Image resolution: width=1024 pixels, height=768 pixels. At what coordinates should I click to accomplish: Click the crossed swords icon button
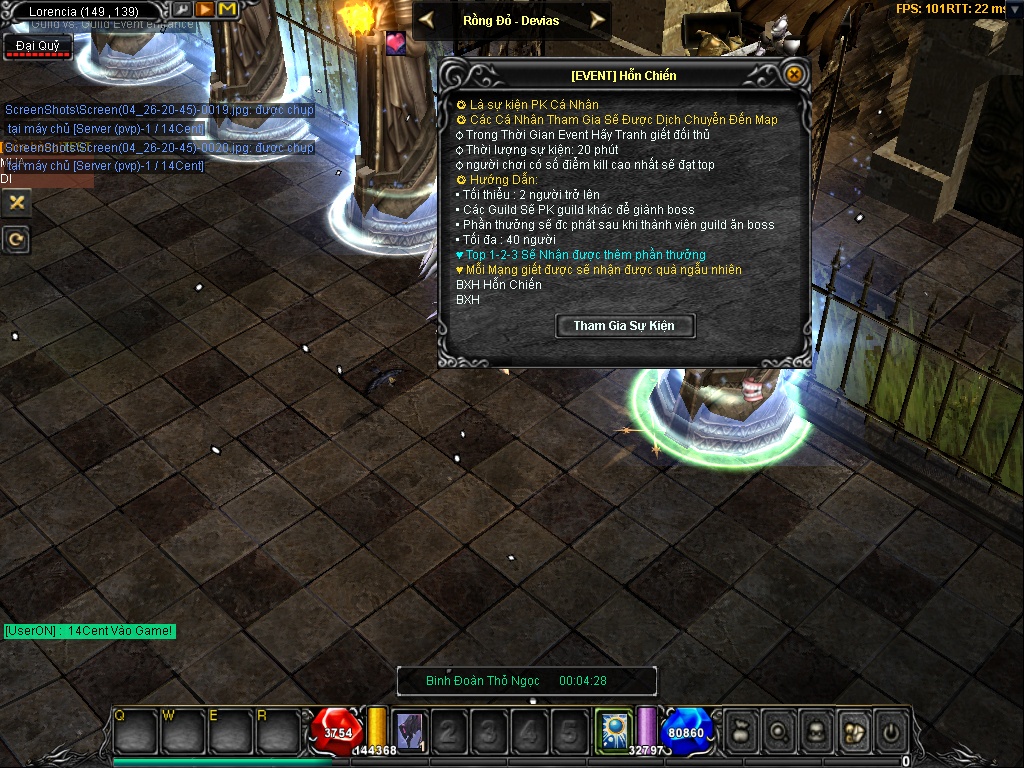(16, 202)
